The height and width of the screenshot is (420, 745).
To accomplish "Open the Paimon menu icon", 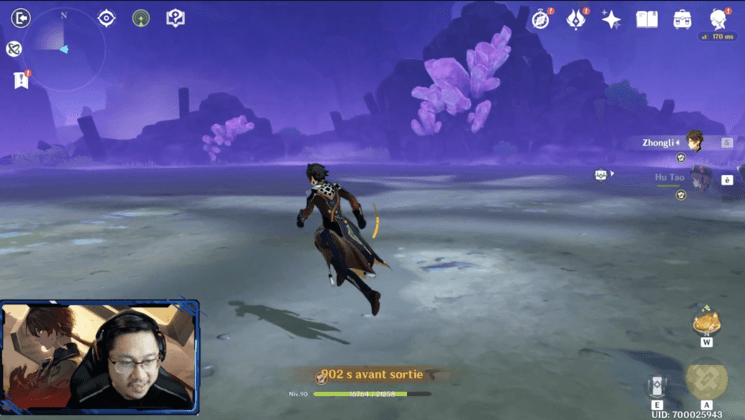I will tap(719, 19).
